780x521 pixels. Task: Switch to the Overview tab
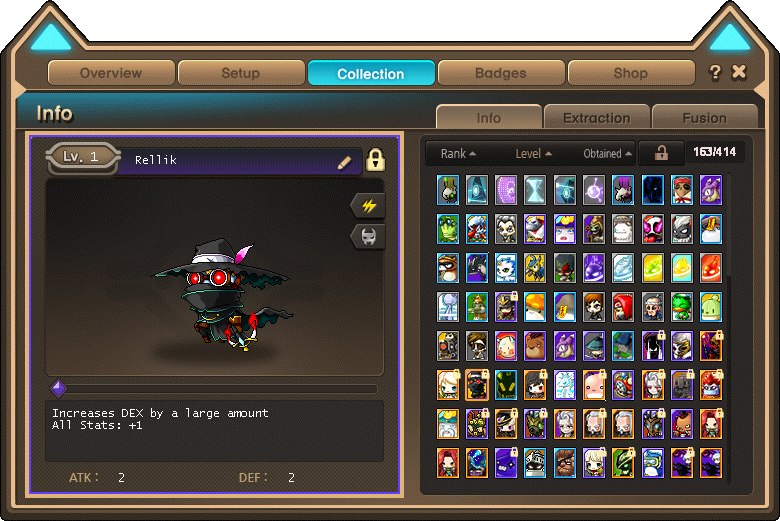[x=111, y=73]
